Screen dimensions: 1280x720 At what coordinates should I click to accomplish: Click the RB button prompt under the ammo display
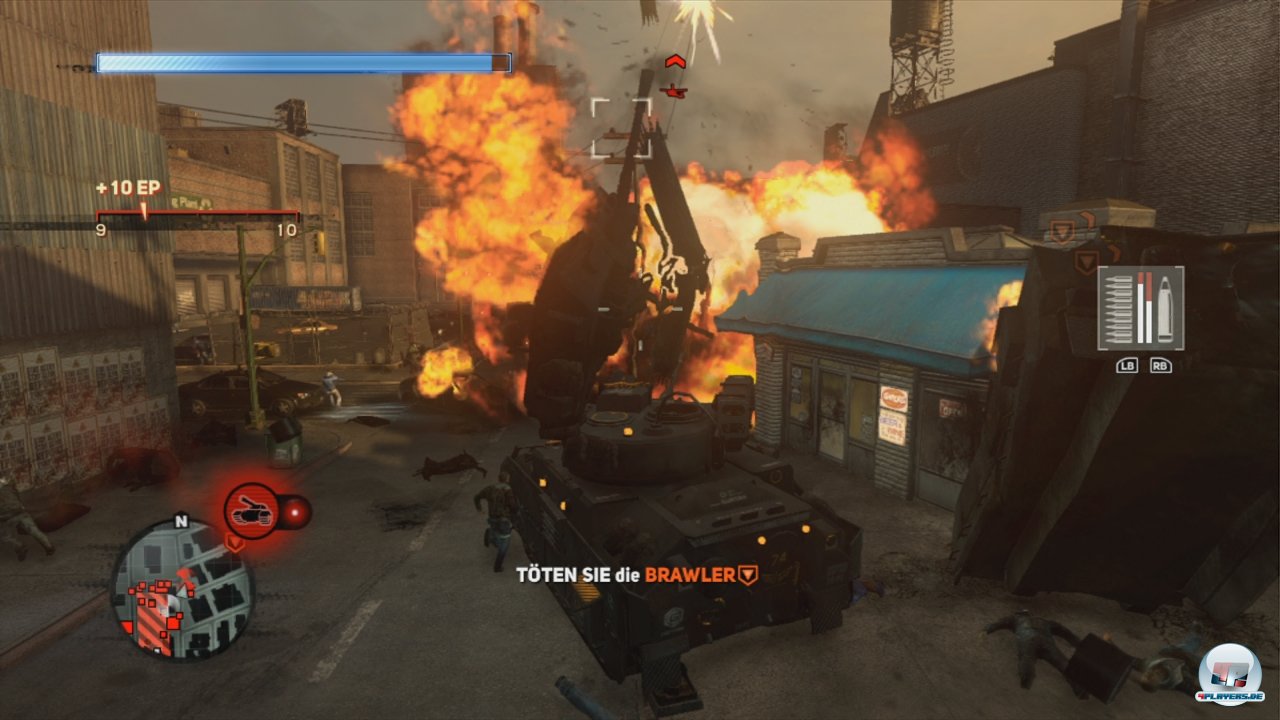(x=1162, y=365)
